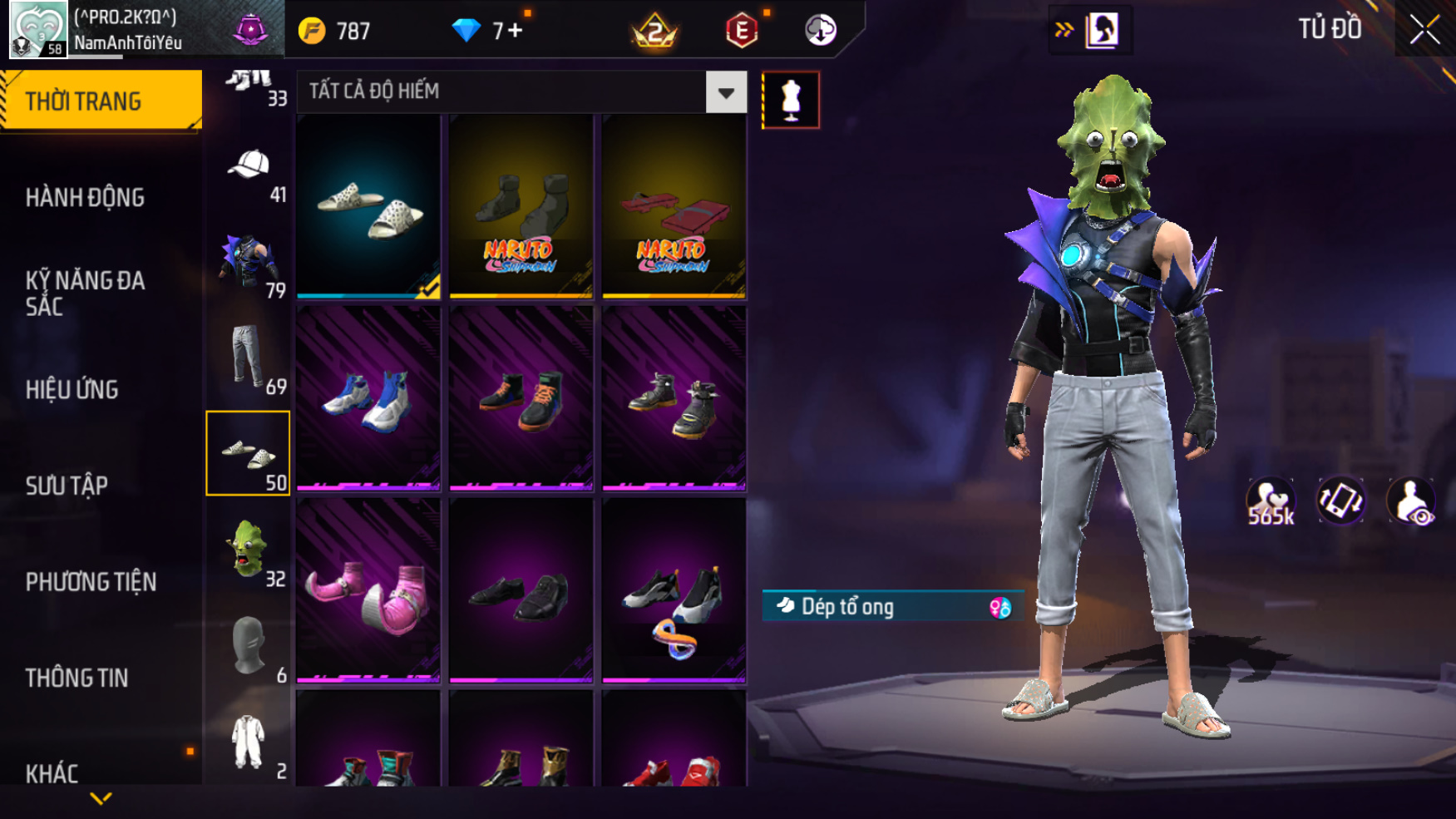The width and height of the screenshot is (1456, 819).
Task: Show the THÔNG TIN section
Action: coord(77,678)
